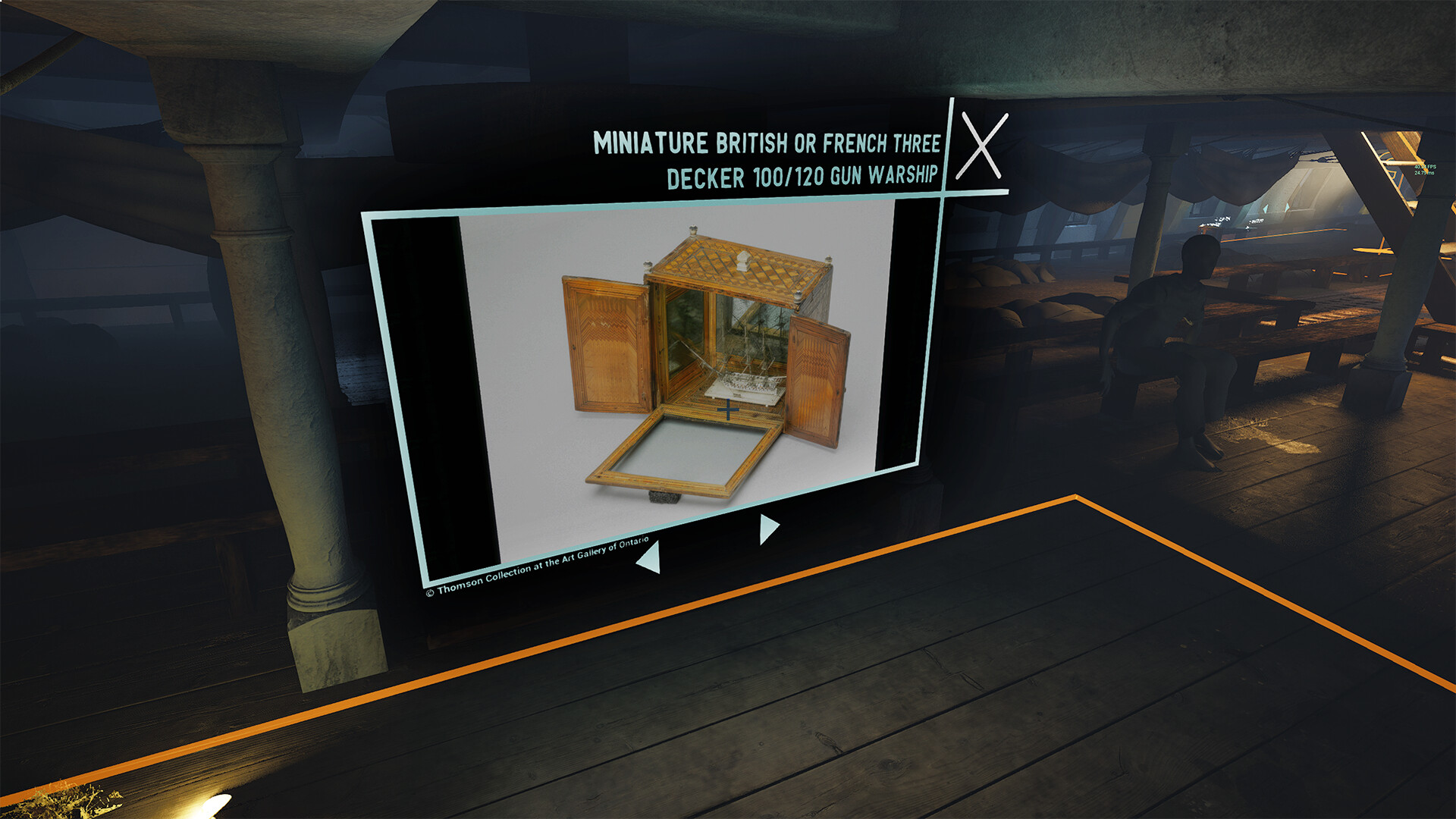Click the second cyan arrow near the stern windows
This screenshot has height=819, width=1456.
pos(1287,208)
